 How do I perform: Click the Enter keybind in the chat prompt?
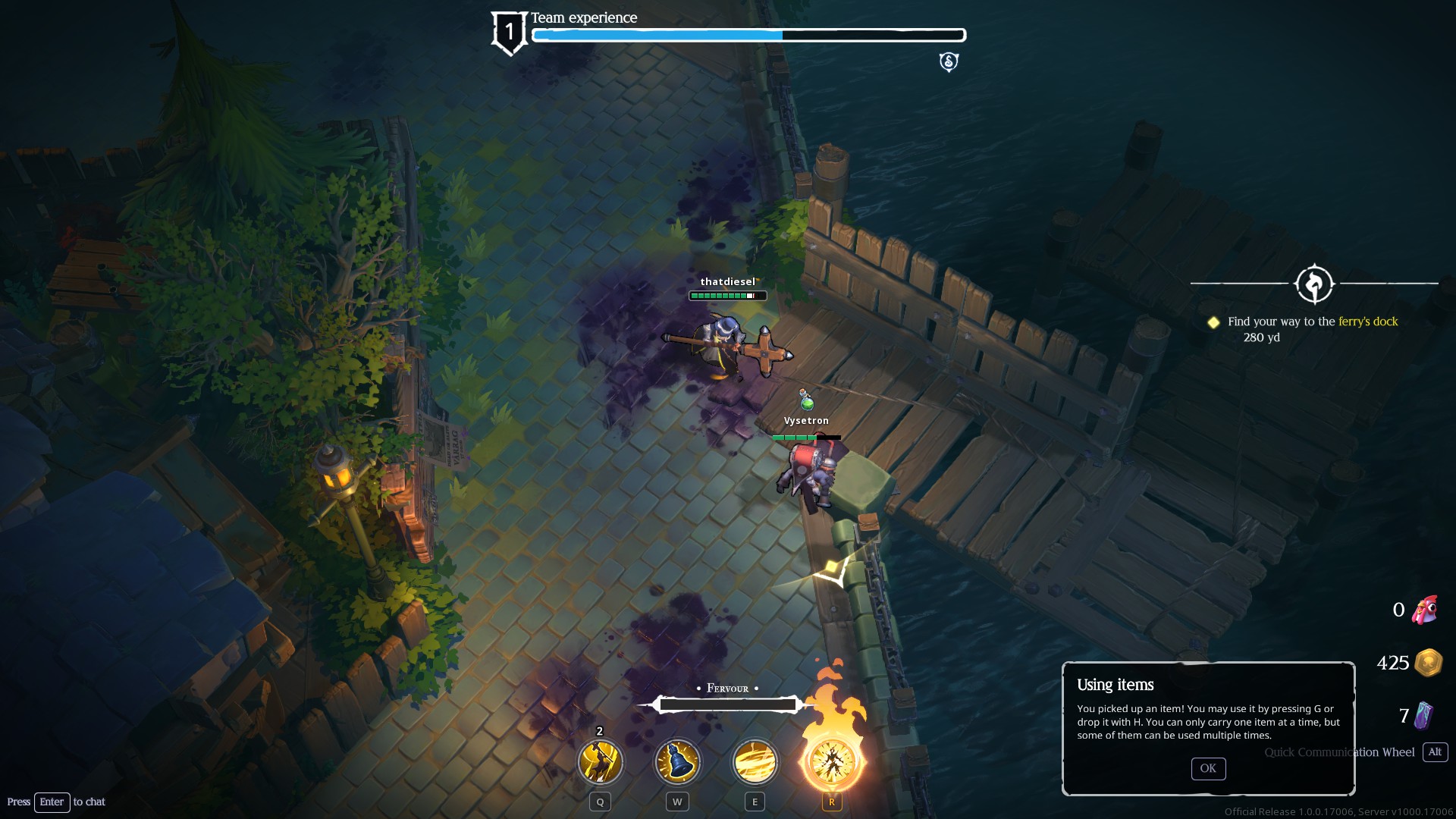(x=52, y=802)
